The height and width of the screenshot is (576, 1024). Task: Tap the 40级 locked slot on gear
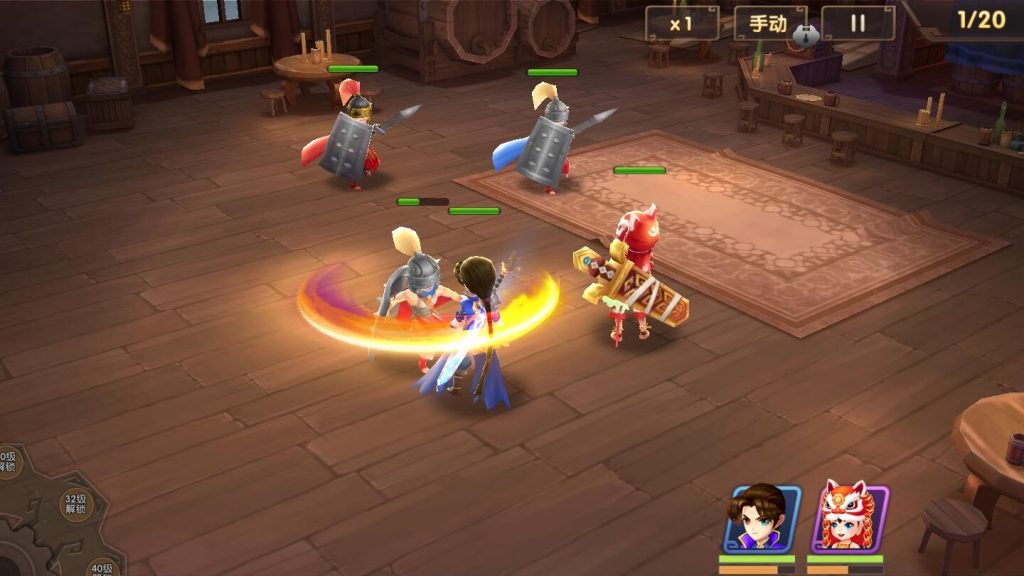(x=101, y=568)
